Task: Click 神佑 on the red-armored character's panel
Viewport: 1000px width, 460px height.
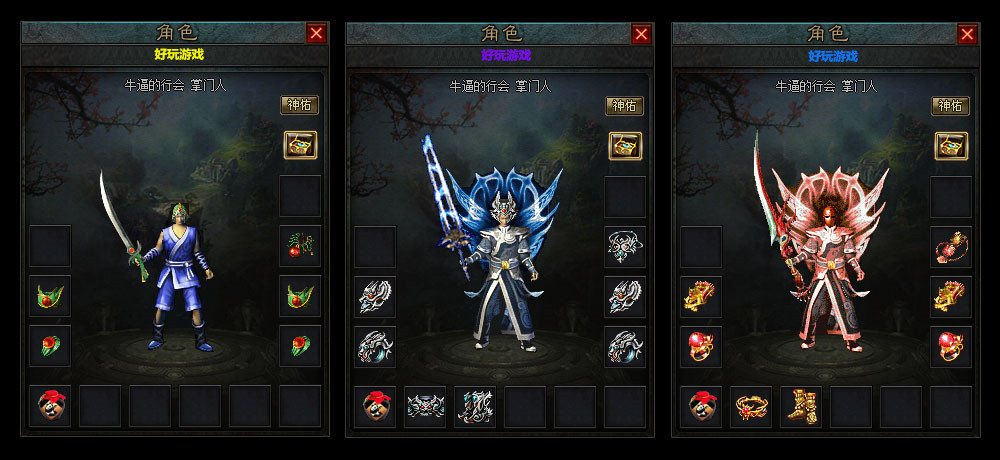Action: click(x=951, y=105)
